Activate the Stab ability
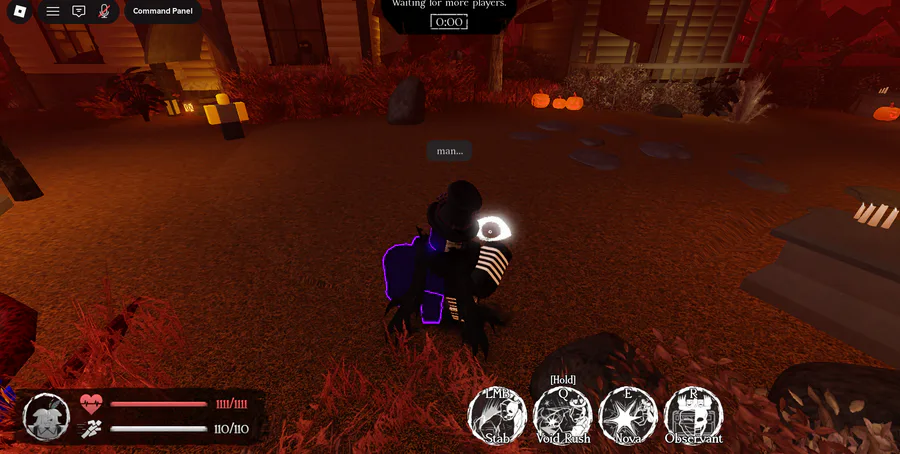The height and width of the screenshot is (454, 900). (498, 415)
